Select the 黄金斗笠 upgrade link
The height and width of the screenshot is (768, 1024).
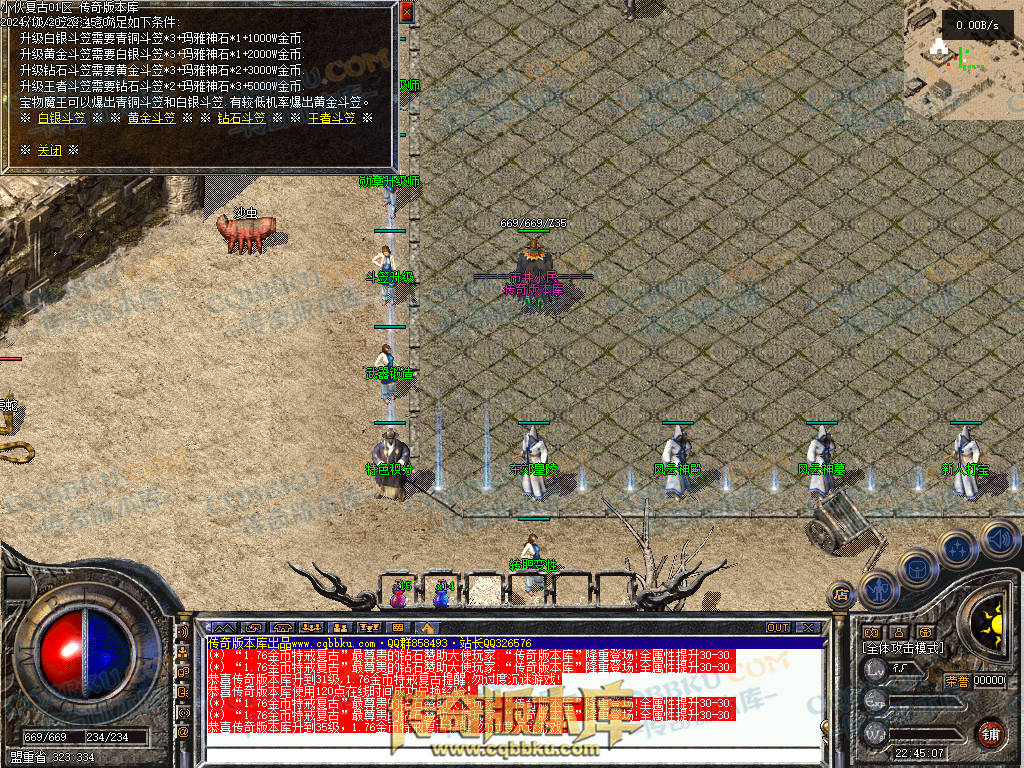[151, 118]
